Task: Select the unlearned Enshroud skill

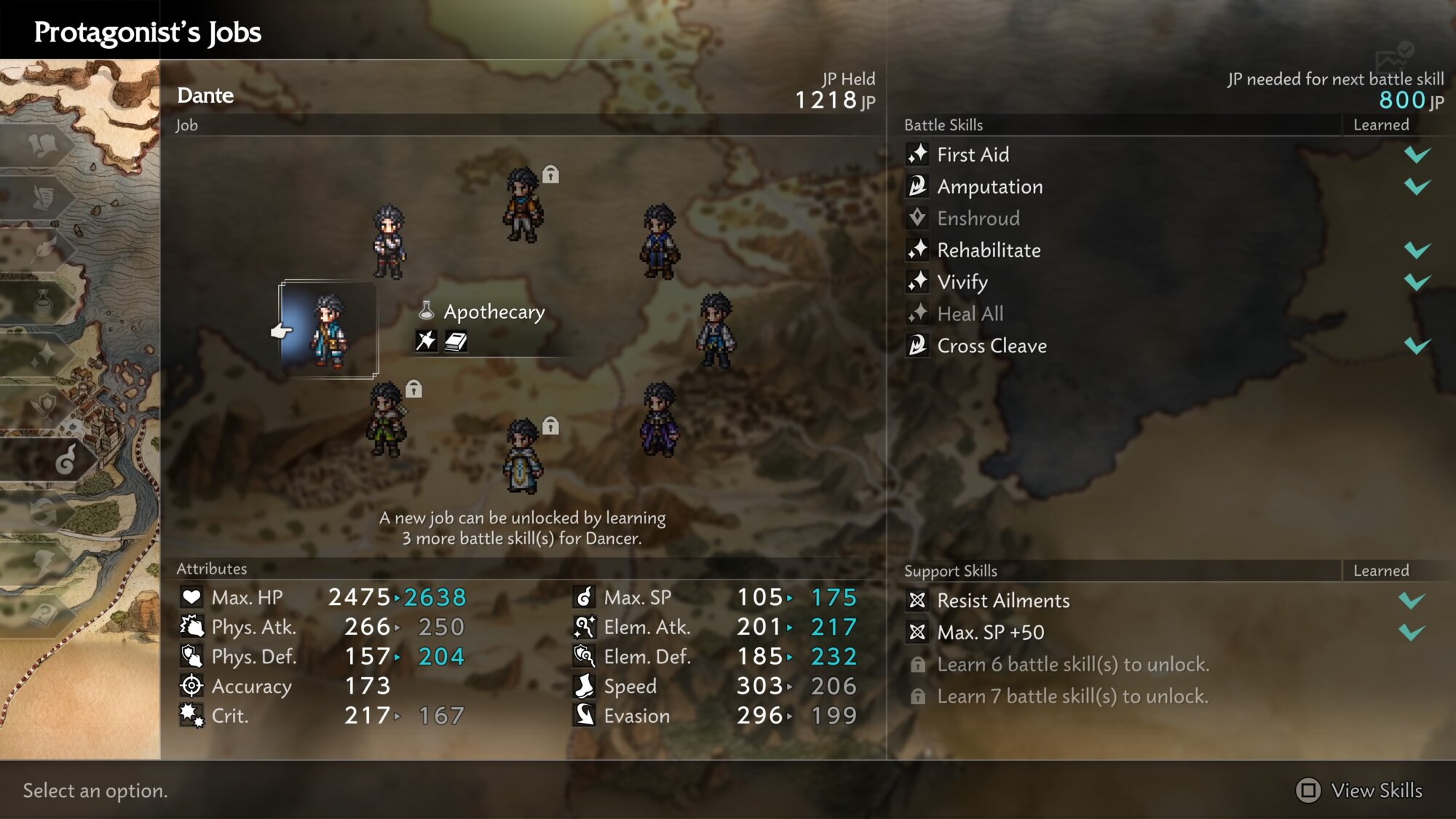Action: pyautogui.click(x=978, y=218)
